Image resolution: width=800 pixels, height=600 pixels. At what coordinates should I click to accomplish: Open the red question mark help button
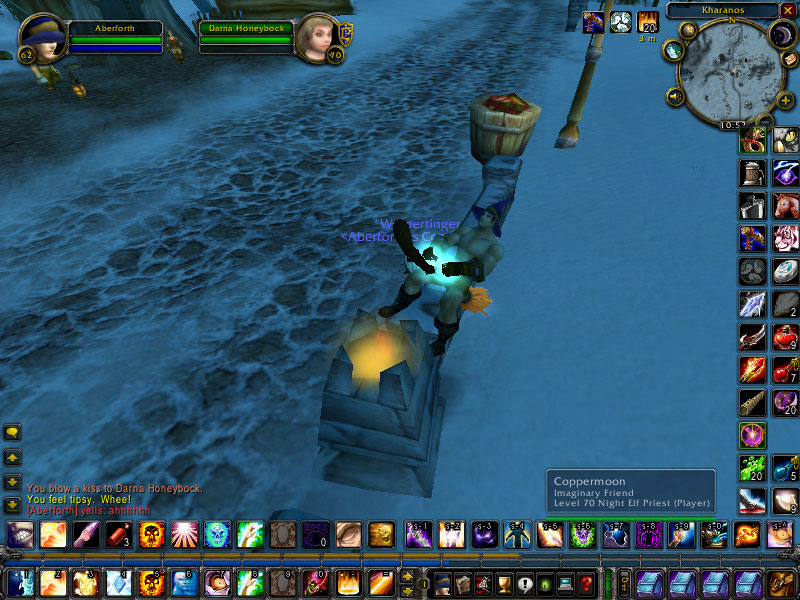point(588,583)
